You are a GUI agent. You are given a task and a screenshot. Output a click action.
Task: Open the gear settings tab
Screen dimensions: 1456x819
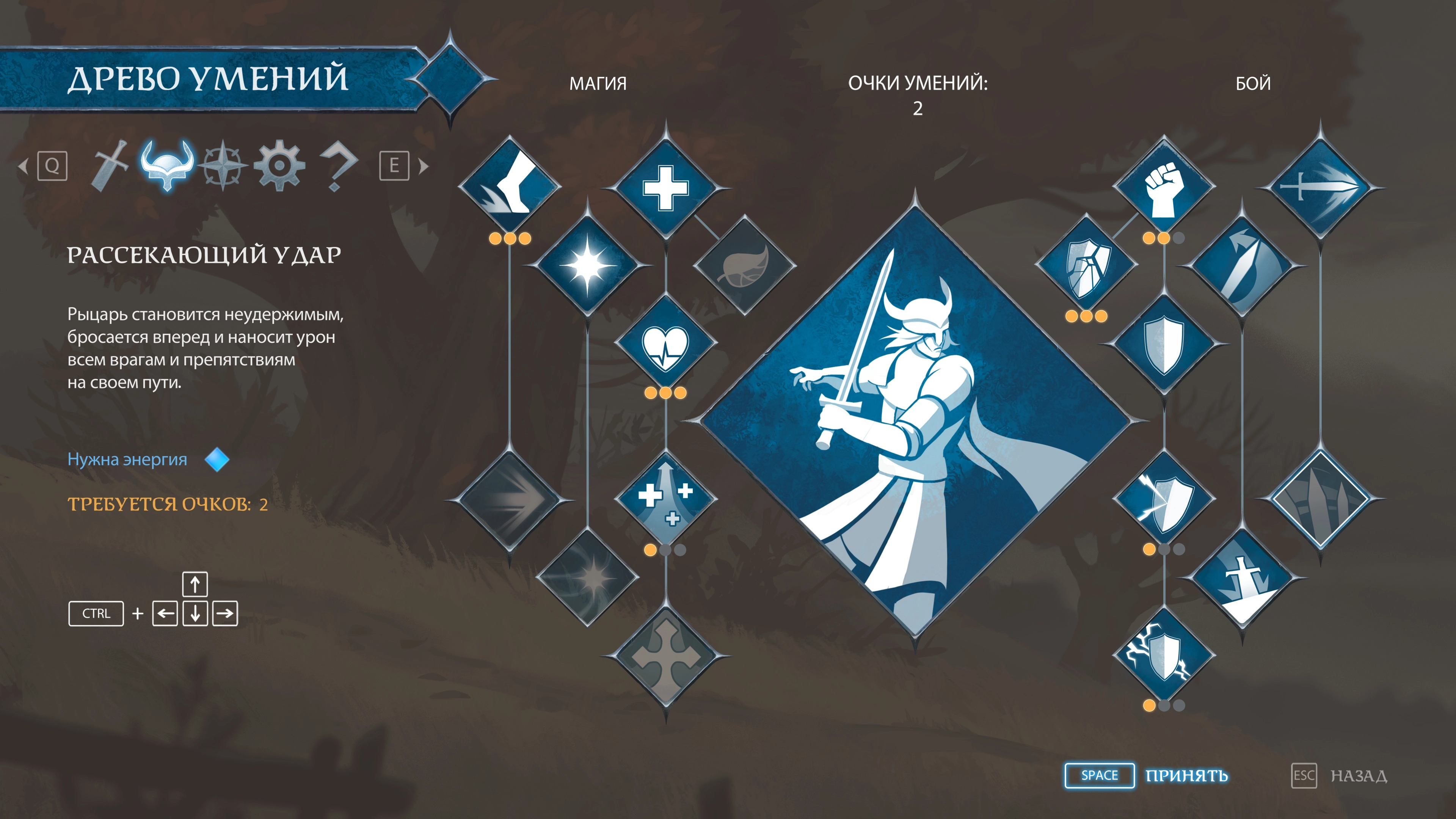tap(279, 166)
